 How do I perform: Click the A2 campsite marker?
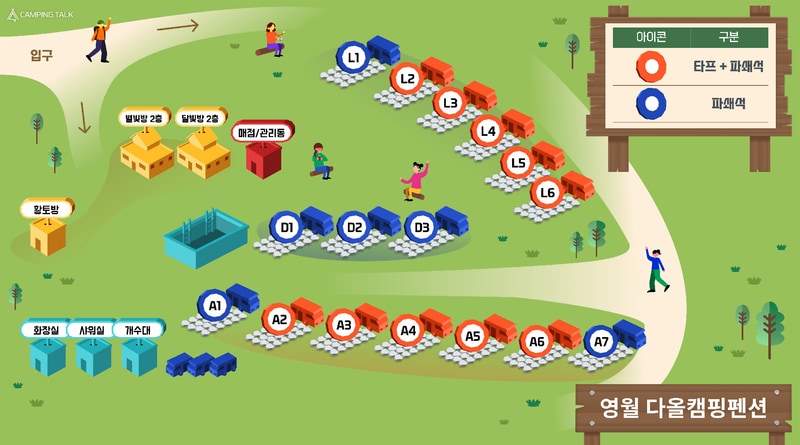click(x=279, y=320)
